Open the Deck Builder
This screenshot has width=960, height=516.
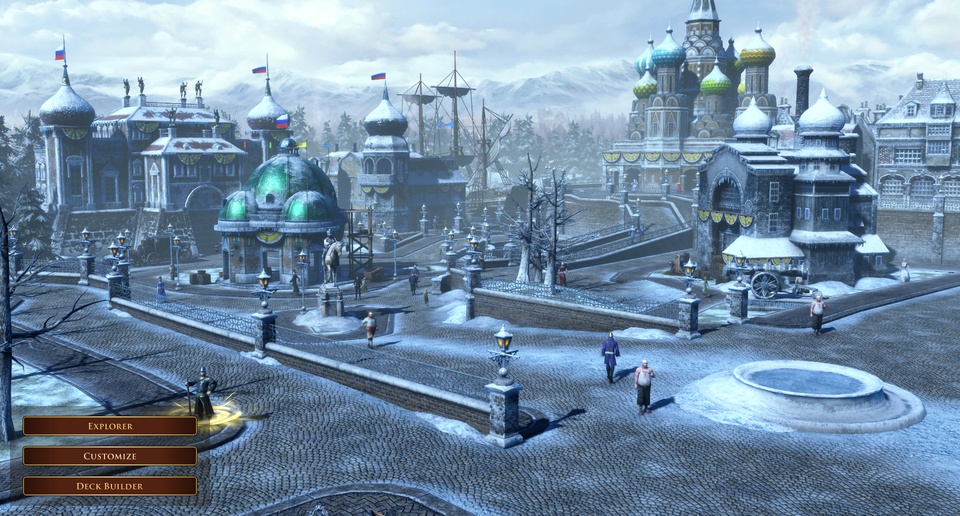110,486
